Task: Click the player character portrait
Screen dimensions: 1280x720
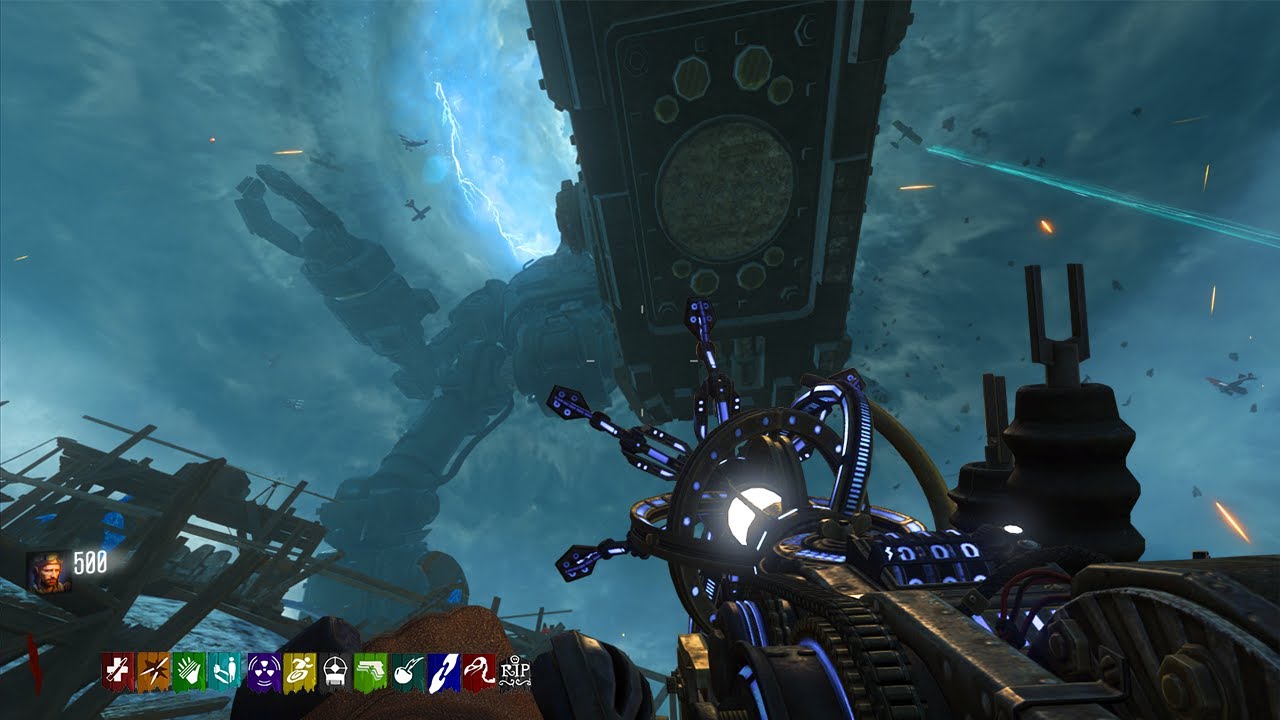Action: point(48,571)
